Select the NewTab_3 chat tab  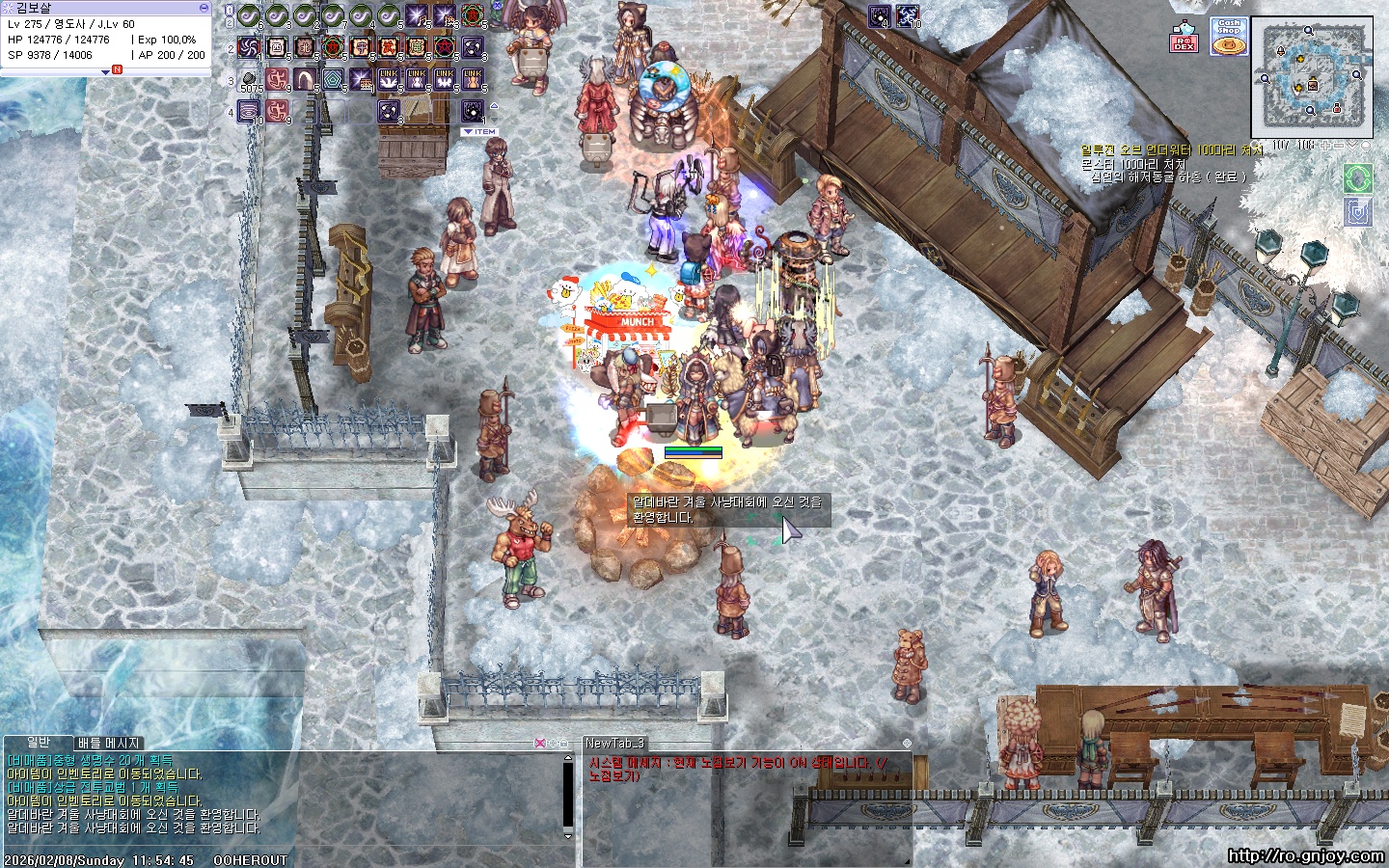[x=614, y=743]
